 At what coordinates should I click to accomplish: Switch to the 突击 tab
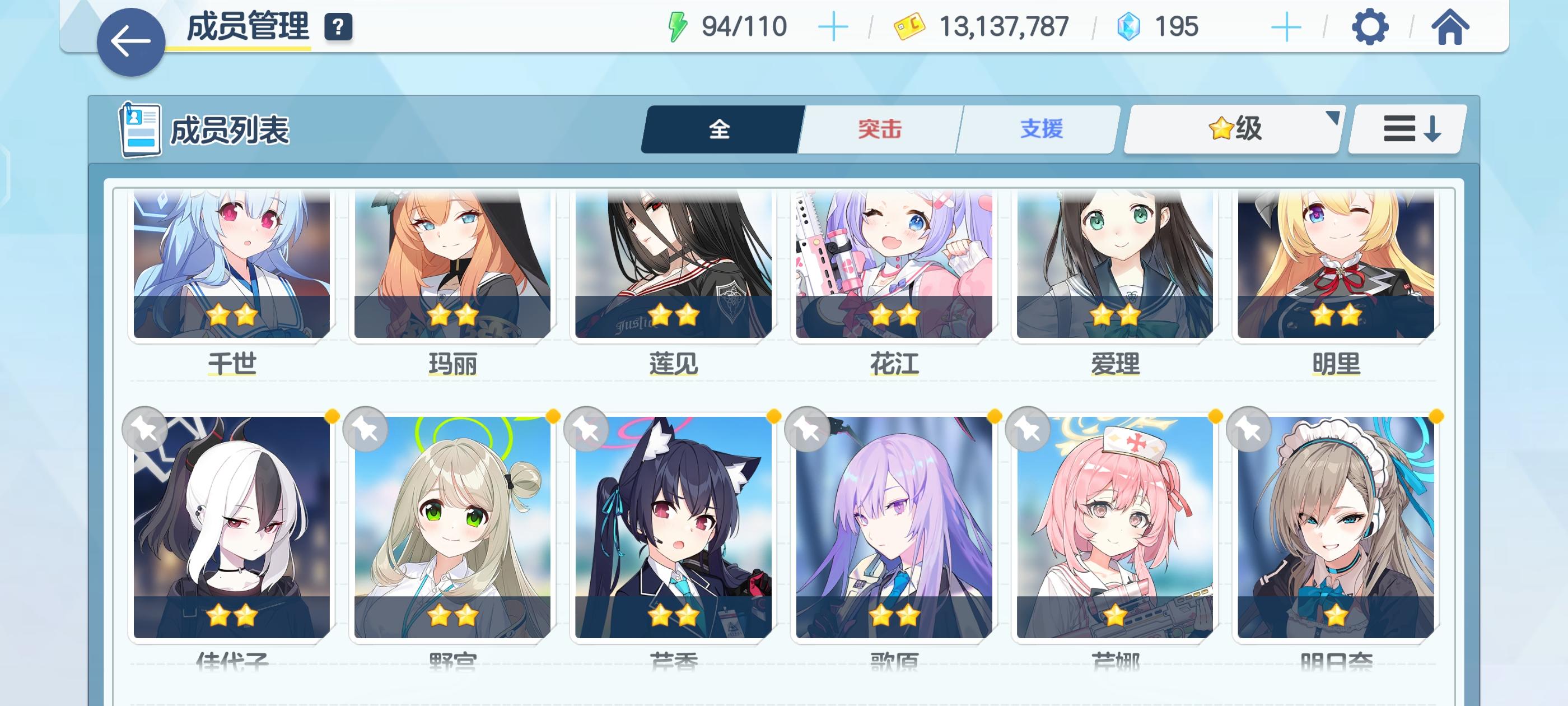(x=880, y=128)
